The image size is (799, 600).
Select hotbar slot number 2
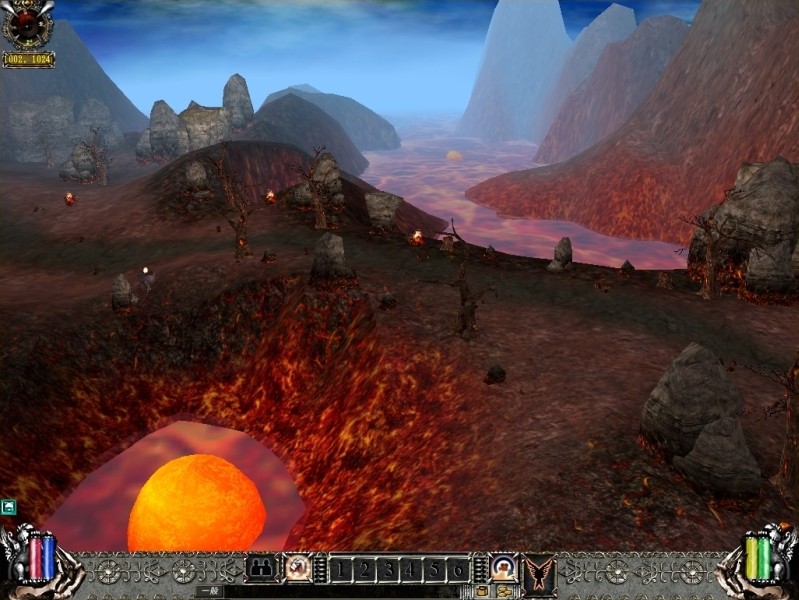[365, 570]
